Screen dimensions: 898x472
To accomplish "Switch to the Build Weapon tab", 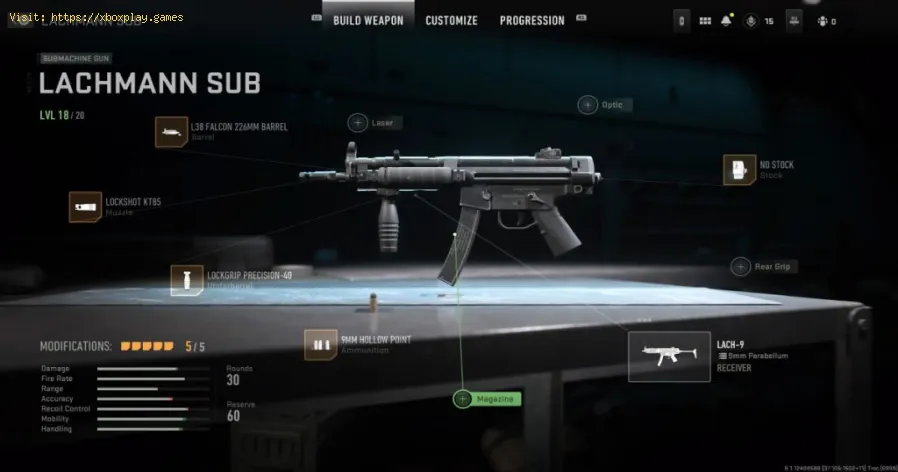I will [368, 20].
